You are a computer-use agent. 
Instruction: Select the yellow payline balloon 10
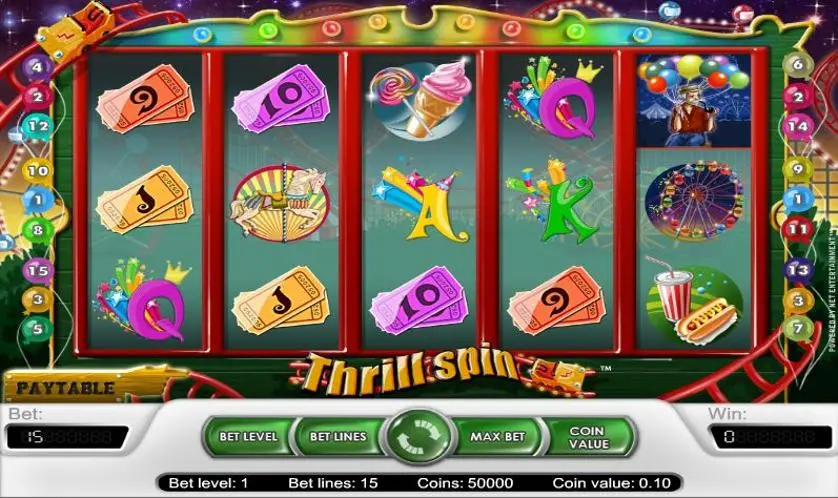(x=37, y=172)
